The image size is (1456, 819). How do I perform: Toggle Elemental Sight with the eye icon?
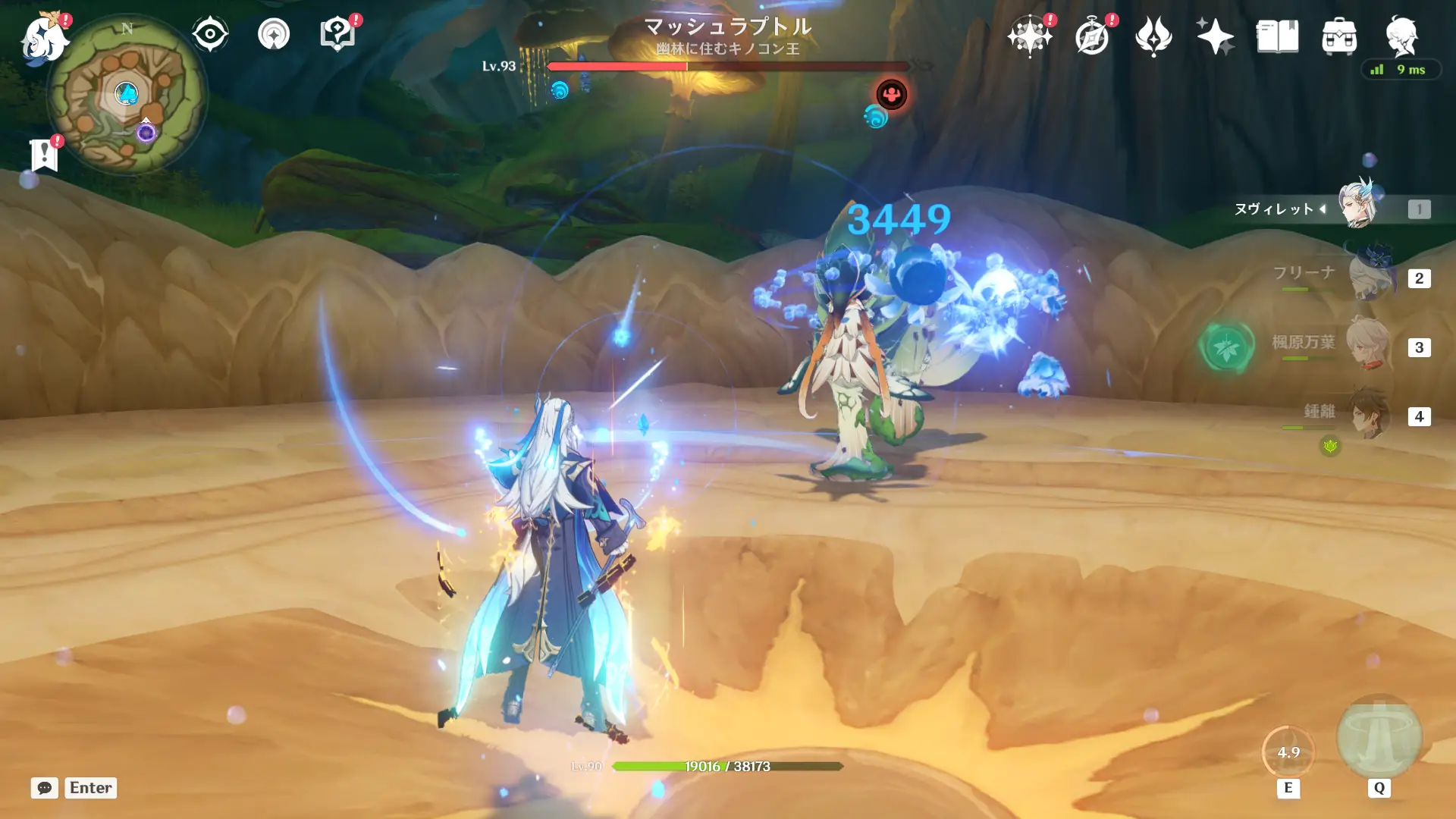tap(209, 33)
